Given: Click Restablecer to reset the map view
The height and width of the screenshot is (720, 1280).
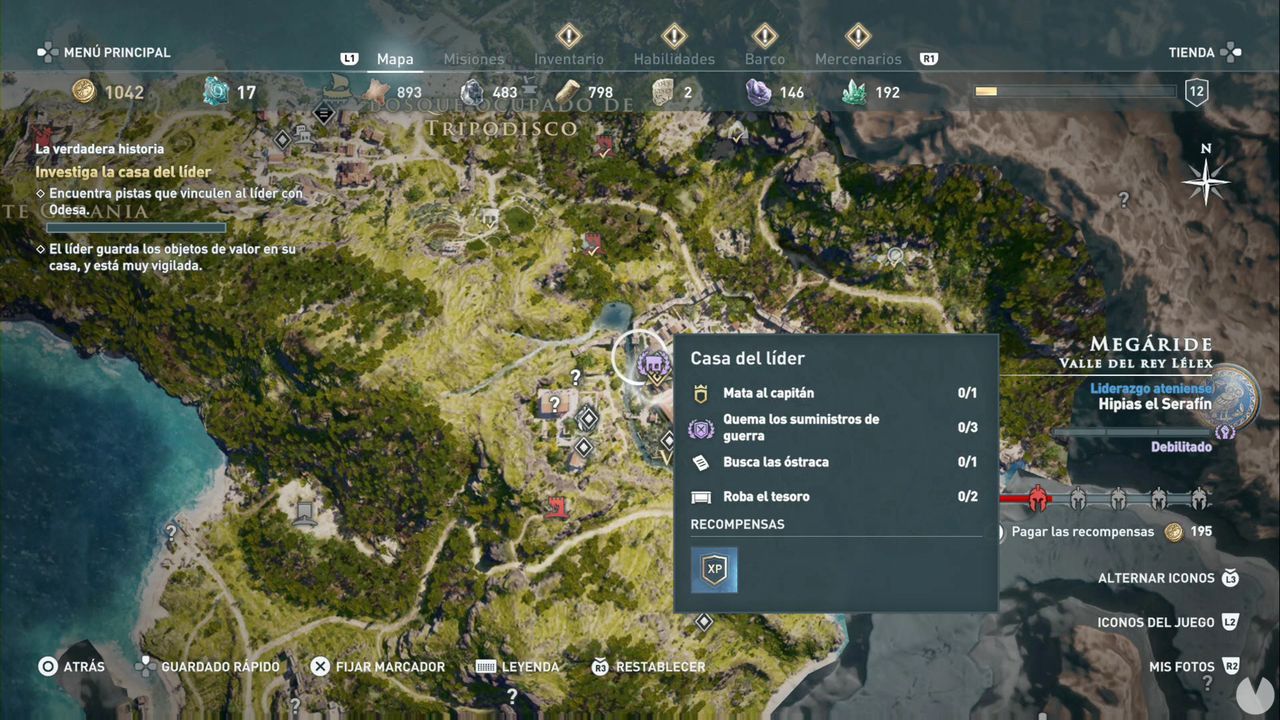Looking at the screenshot, I should pyautogui.click(x=663, y=666).
